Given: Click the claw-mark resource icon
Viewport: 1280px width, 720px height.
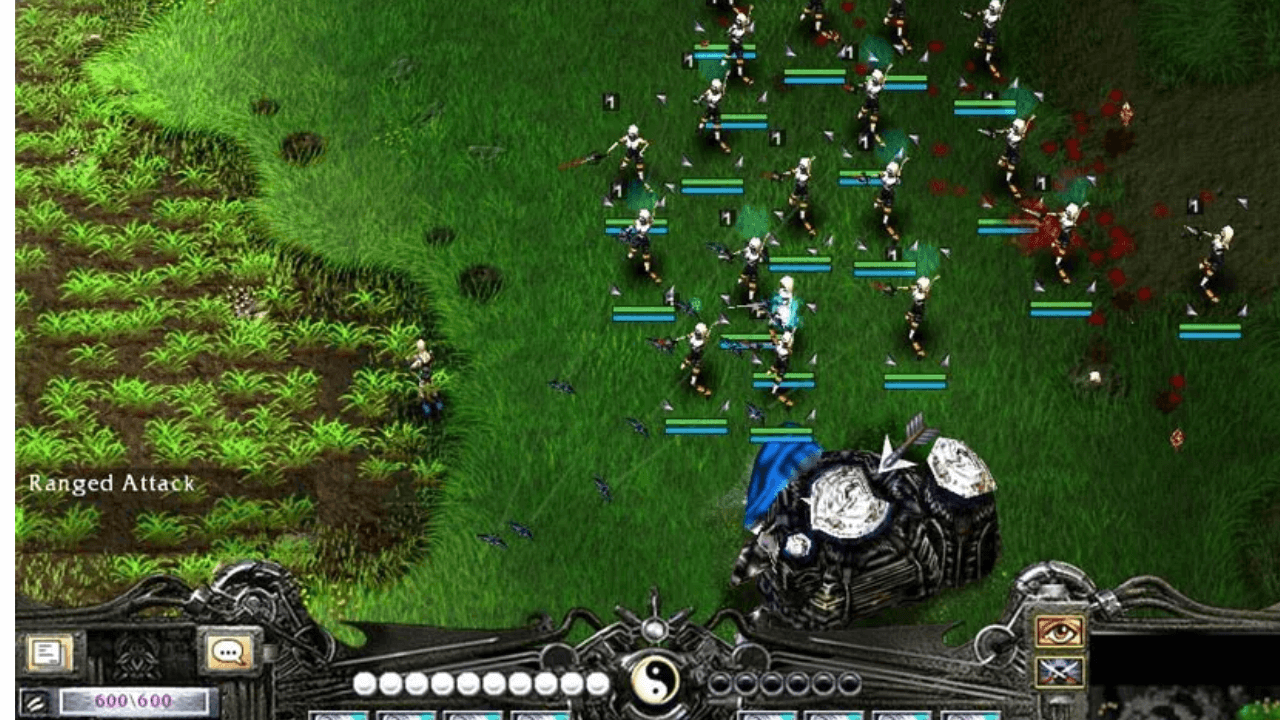Looking at the screenshot, I should [x=36, y=702].
